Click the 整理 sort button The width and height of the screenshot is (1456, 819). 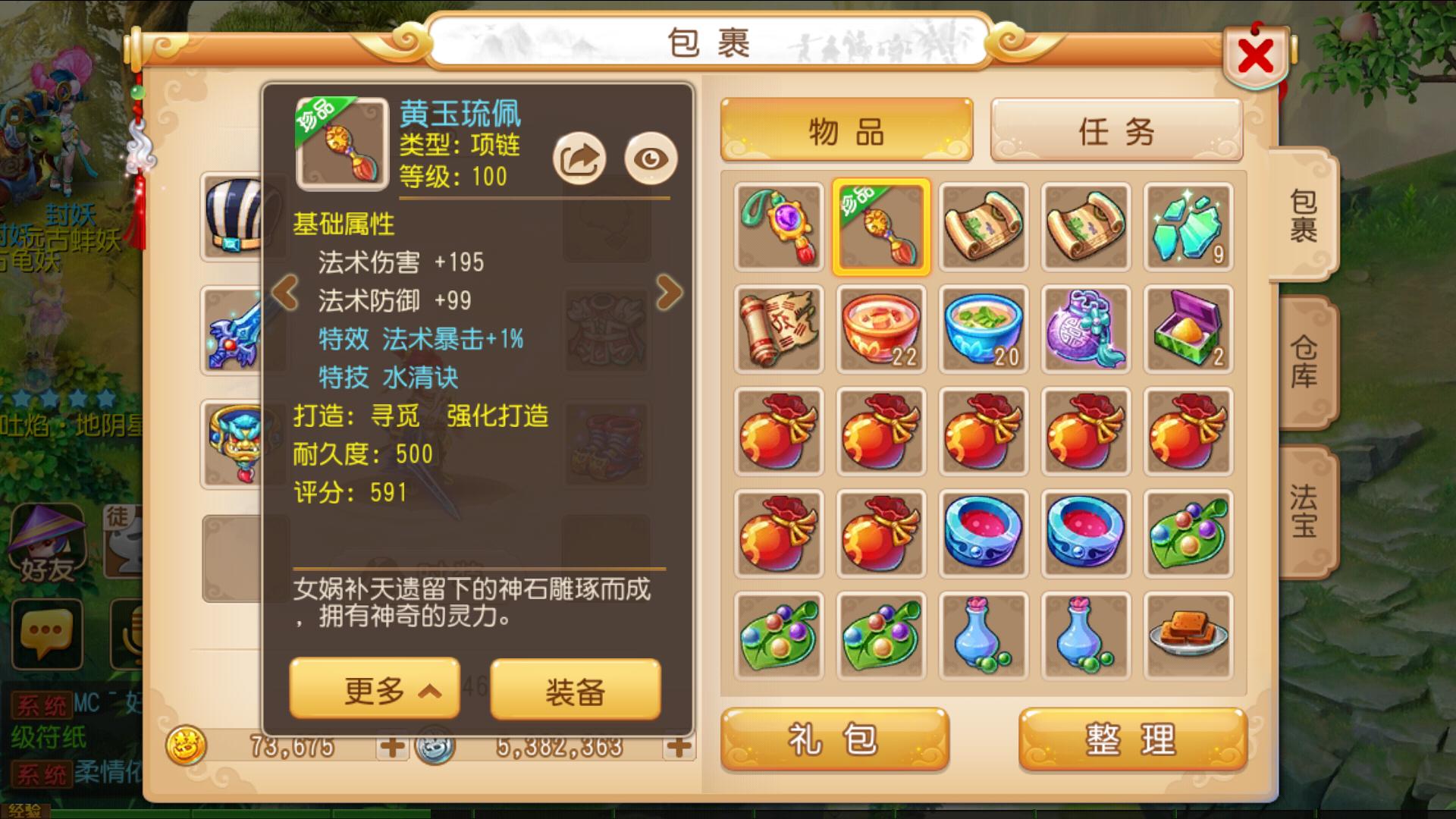click(1131, 739)
